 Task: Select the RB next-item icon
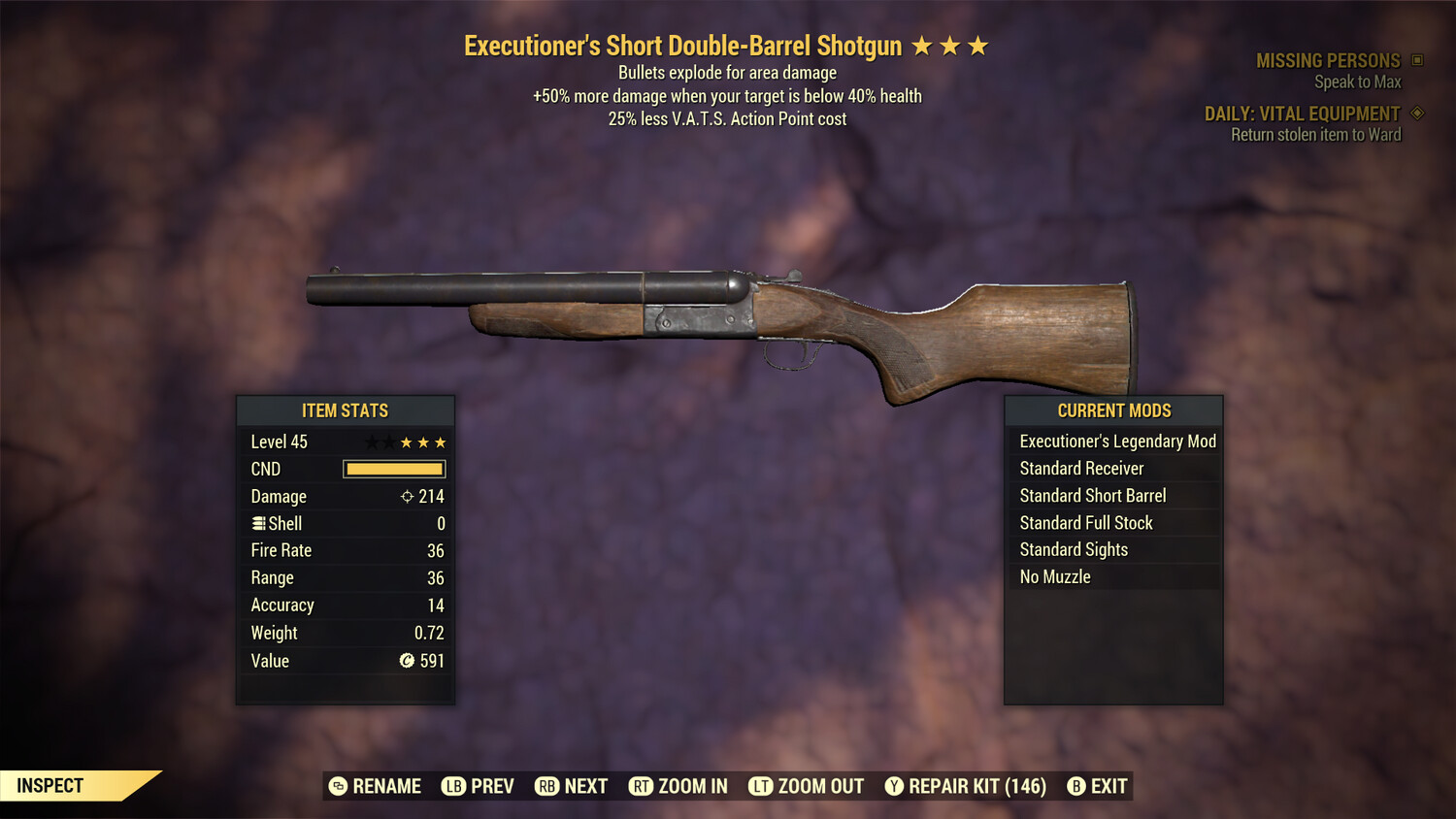[x=548, y=786]
